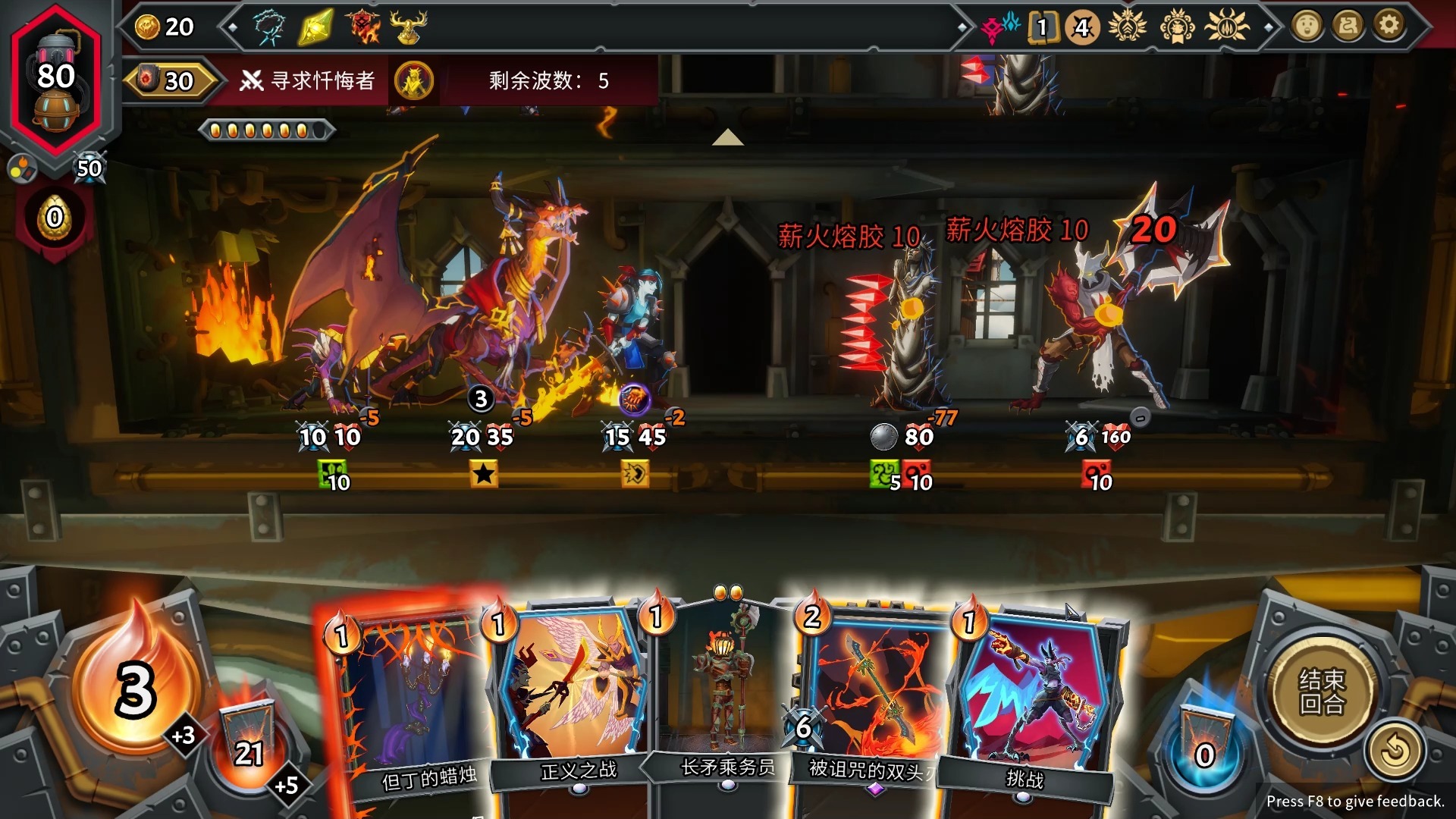The height and width of the screenshot is (819, 1456).
Task: Click the round face icon button
Action: coord(1307,27)
